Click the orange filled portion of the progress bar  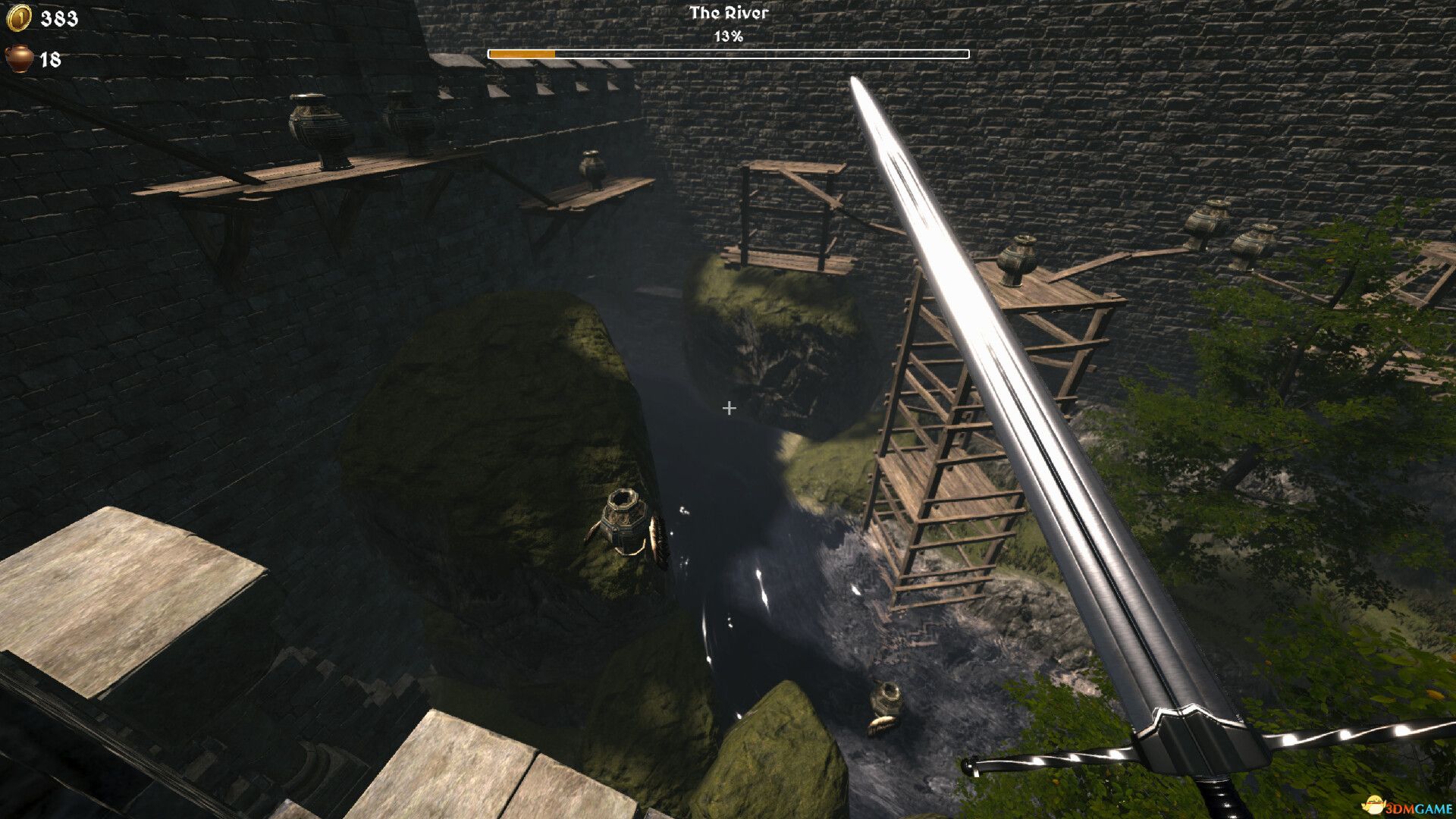pos(522,53)
